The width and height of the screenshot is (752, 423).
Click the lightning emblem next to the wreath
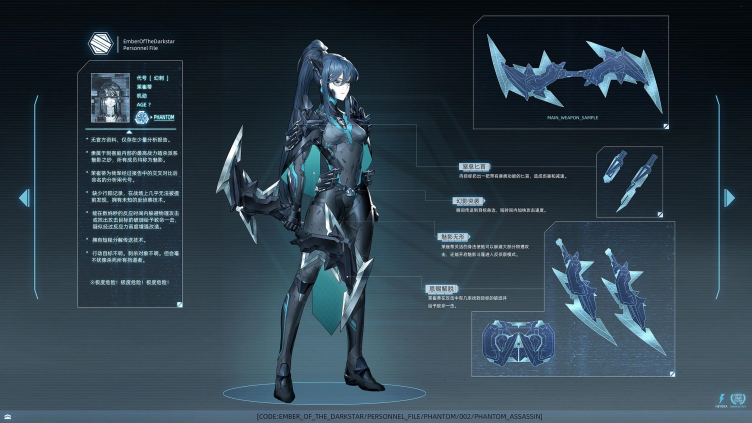point(722,398)
